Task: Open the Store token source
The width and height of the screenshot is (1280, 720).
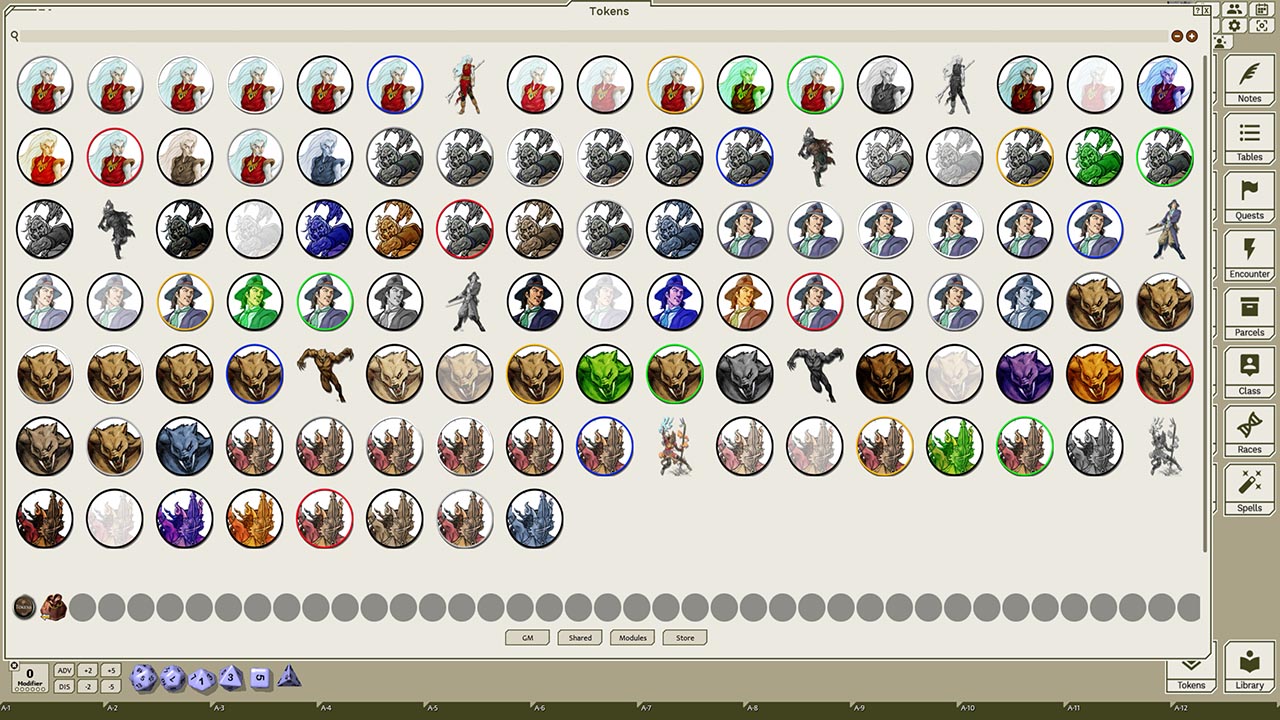Action: 684,637
